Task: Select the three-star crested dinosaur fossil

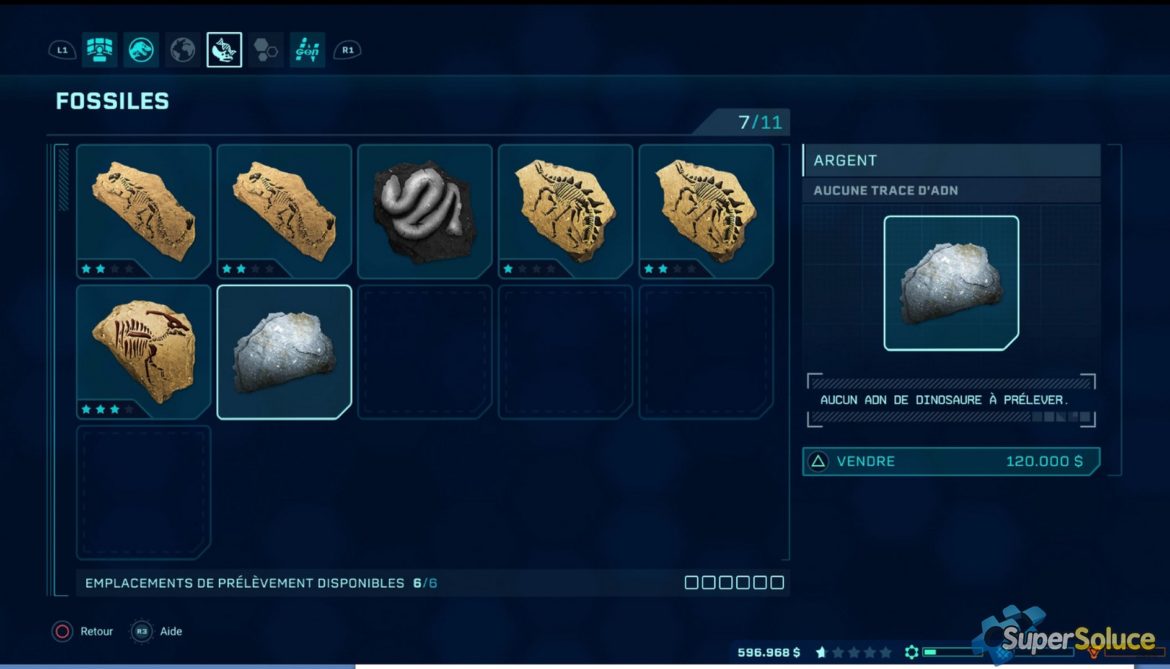Action: (144, 352)
